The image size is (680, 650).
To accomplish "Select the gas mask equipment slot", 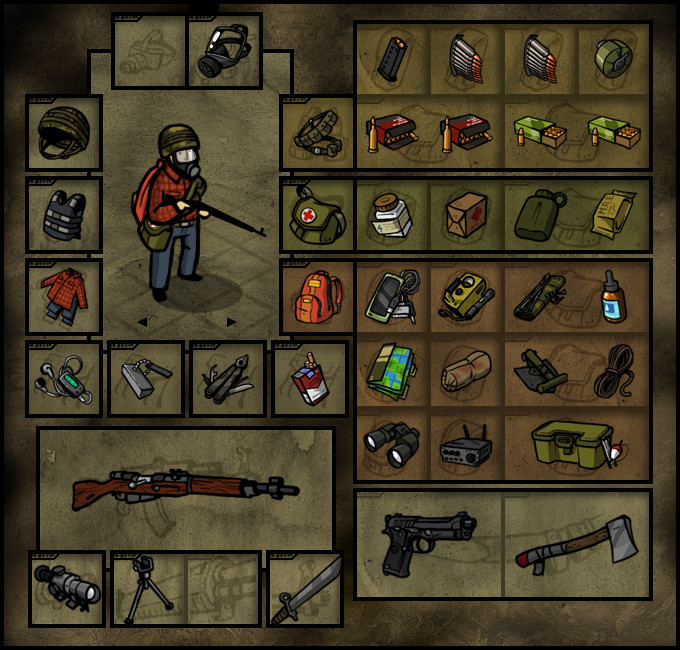I will coord(225,51).
